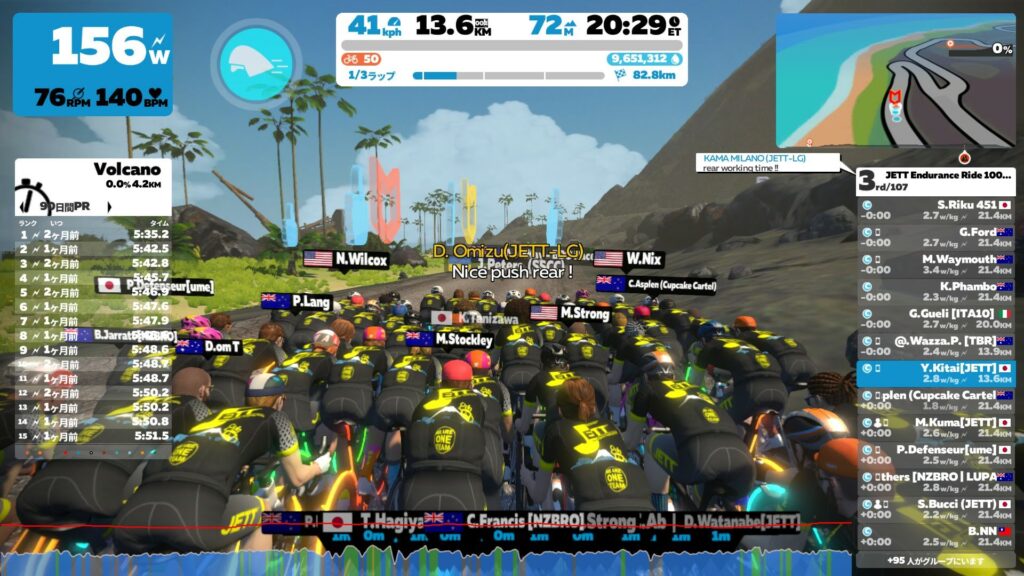Screen dimensions: 1024x576
Task: Open the JETT Endurance Ride event header
Action: click(x=935, y=181)
